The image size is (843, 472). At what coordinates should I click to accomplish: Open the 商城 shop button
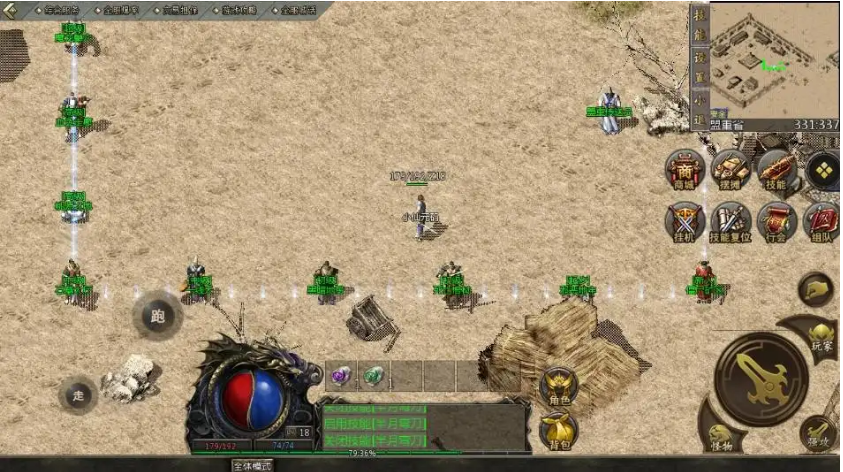pos(685,170)
